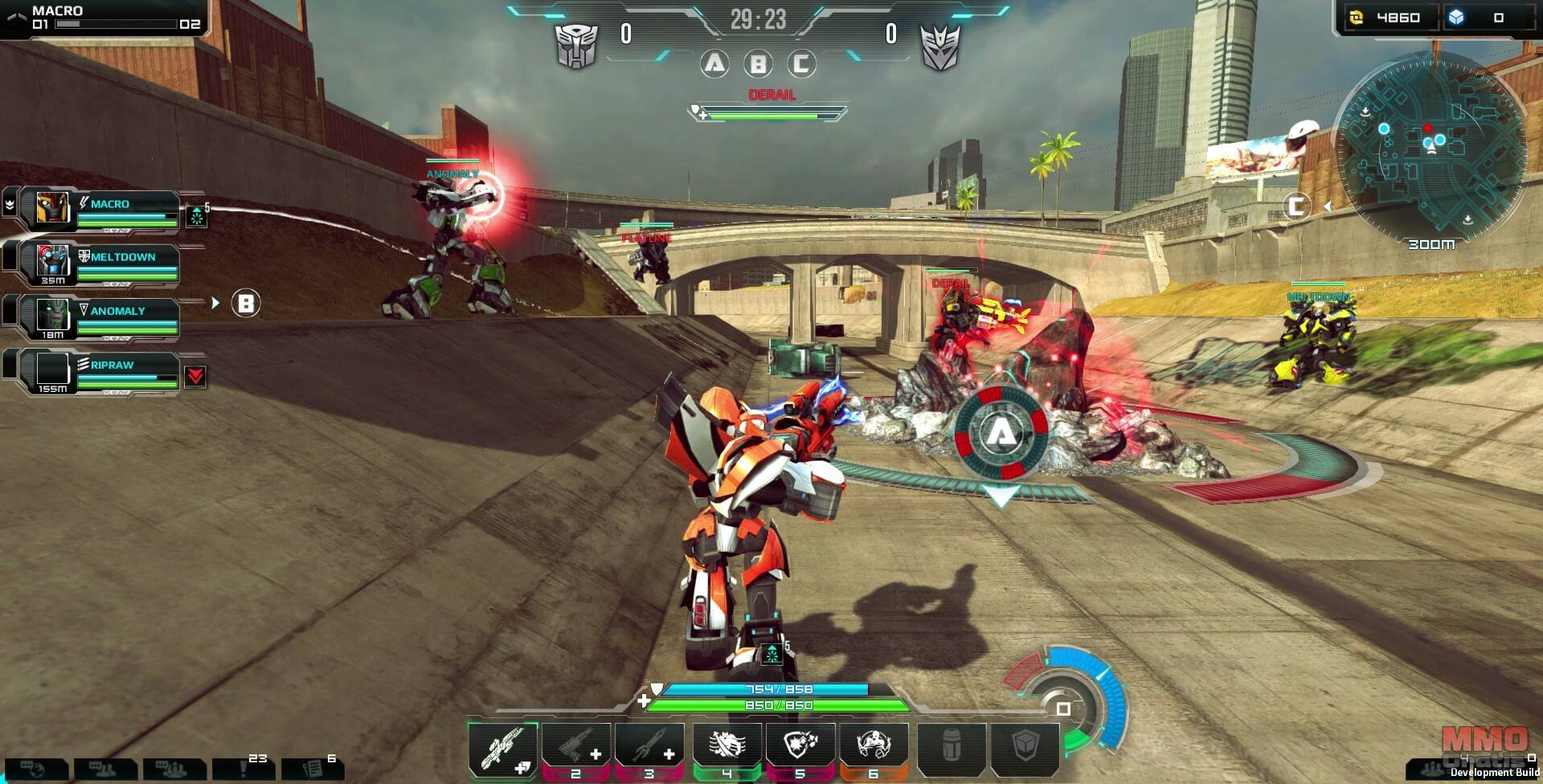The height and width of the screenshot is (784, 1543).
Task: Open the shielded cube item slot
Action: click(1025, 749)
